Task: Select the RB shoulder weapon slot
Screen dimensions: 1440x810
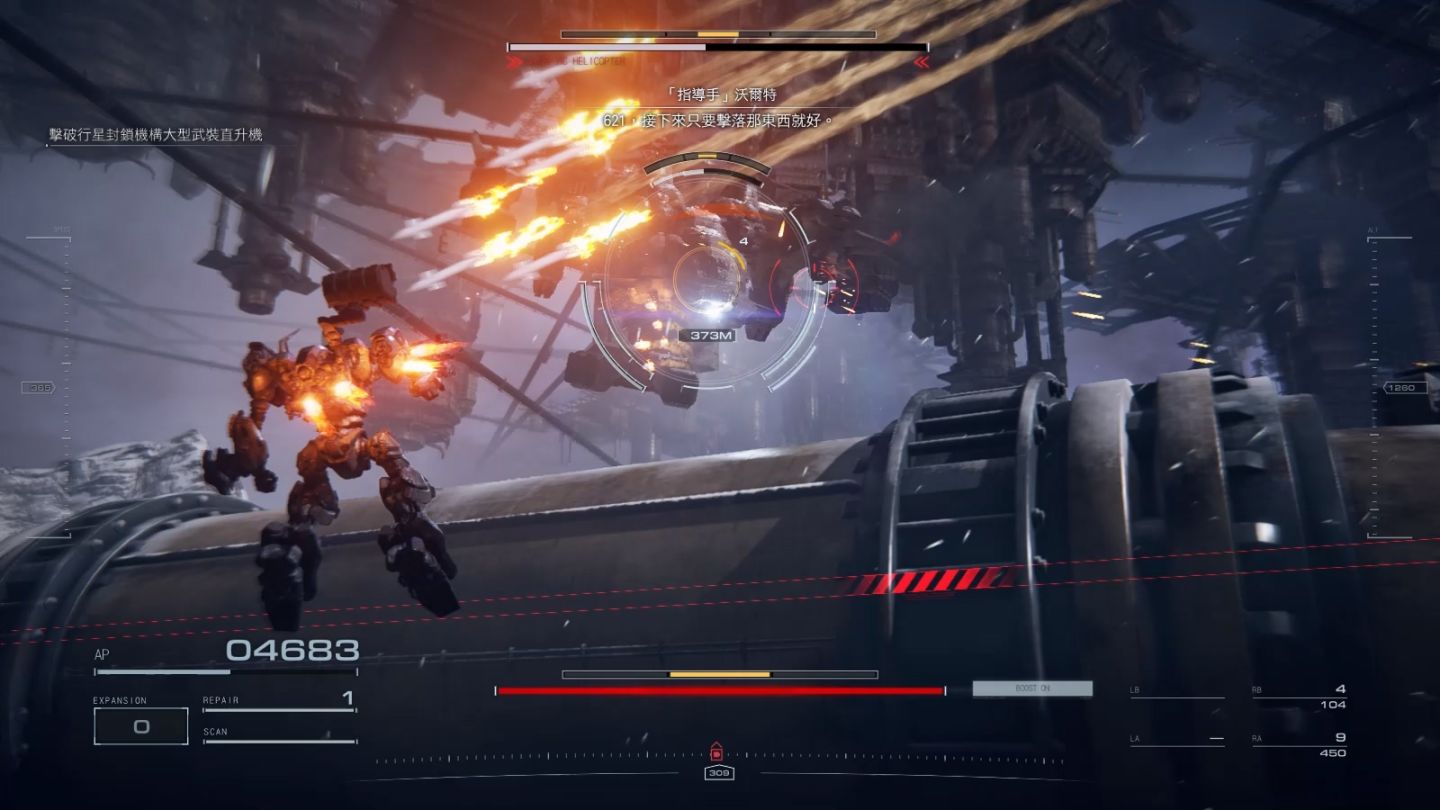Action: 1298,697
